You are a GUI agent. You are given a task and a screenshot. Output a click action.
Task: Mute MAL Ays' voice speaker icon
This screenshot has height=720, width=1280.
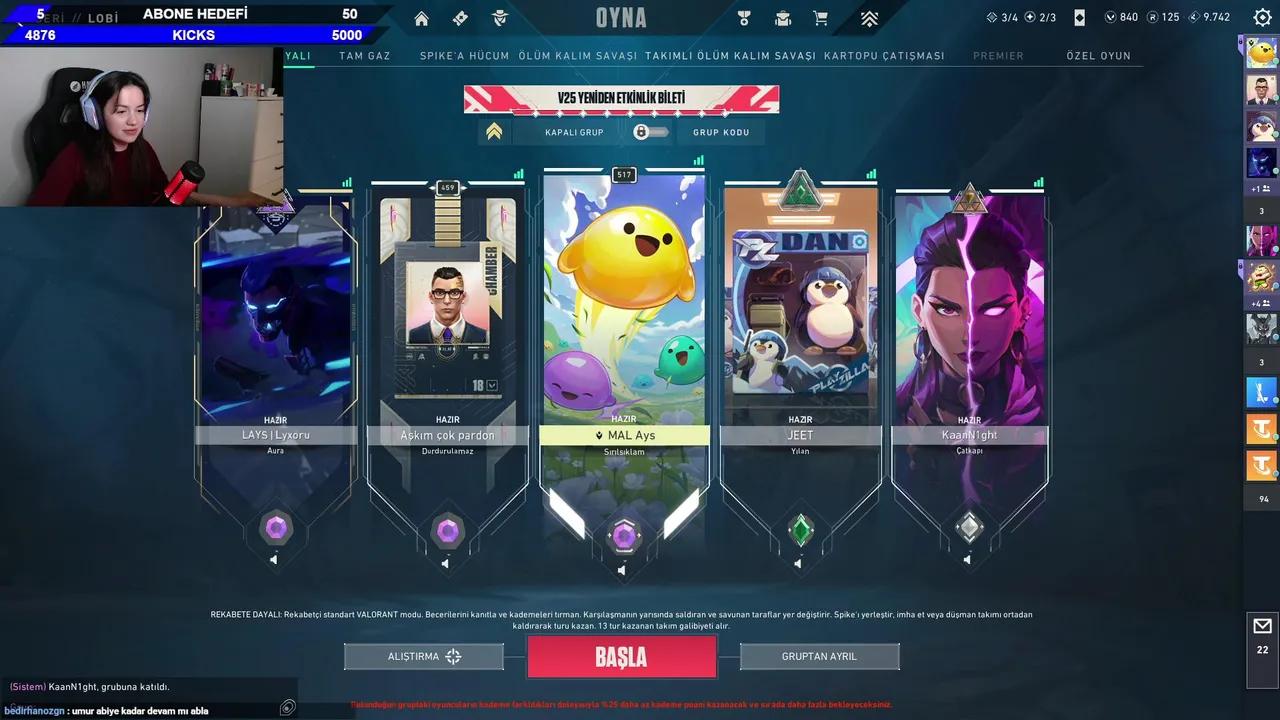[621, 570]
